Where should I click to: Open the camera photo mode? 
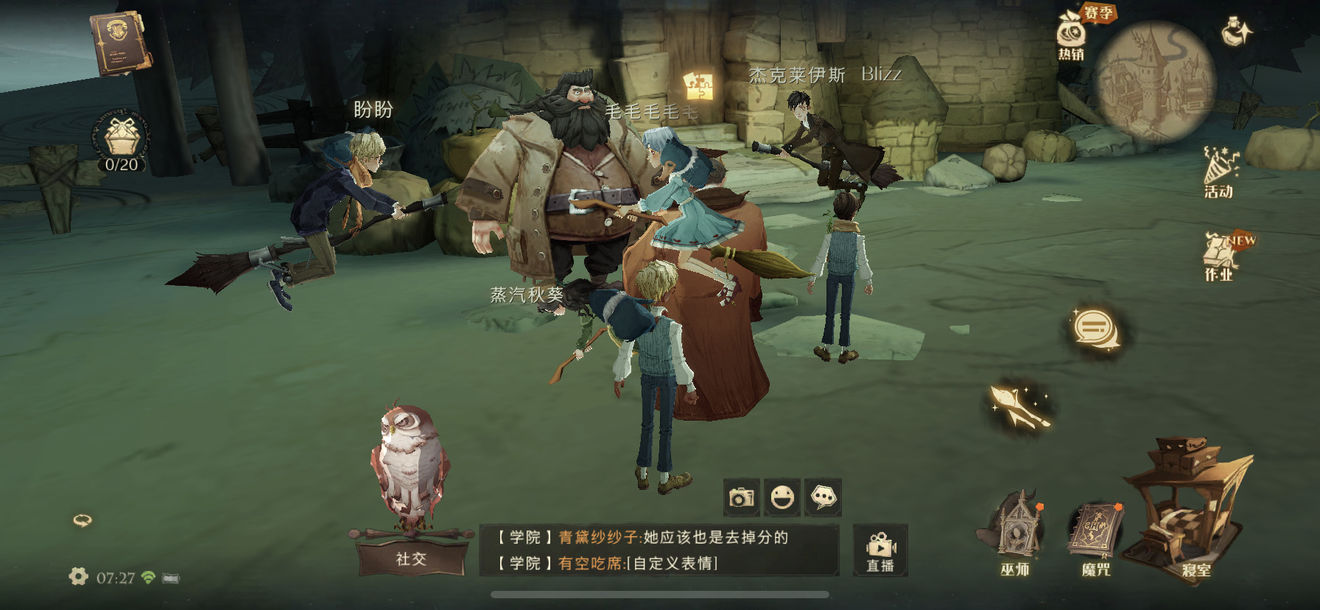(741, 497)
